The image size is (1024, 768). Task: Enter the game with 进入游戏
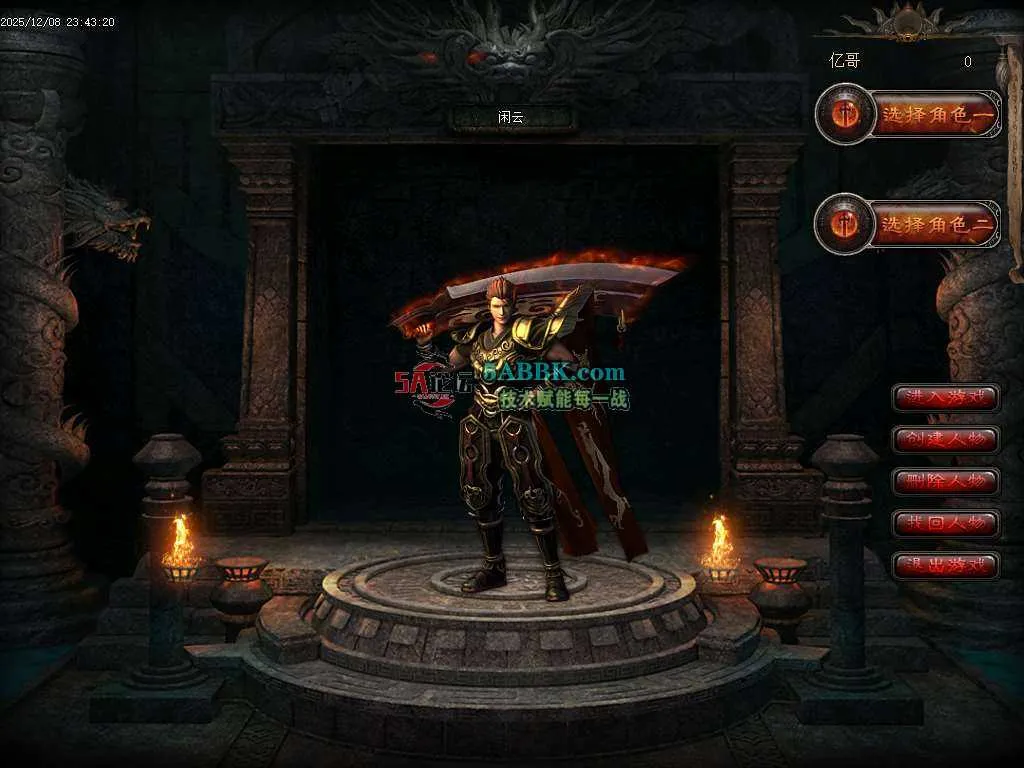945,397
